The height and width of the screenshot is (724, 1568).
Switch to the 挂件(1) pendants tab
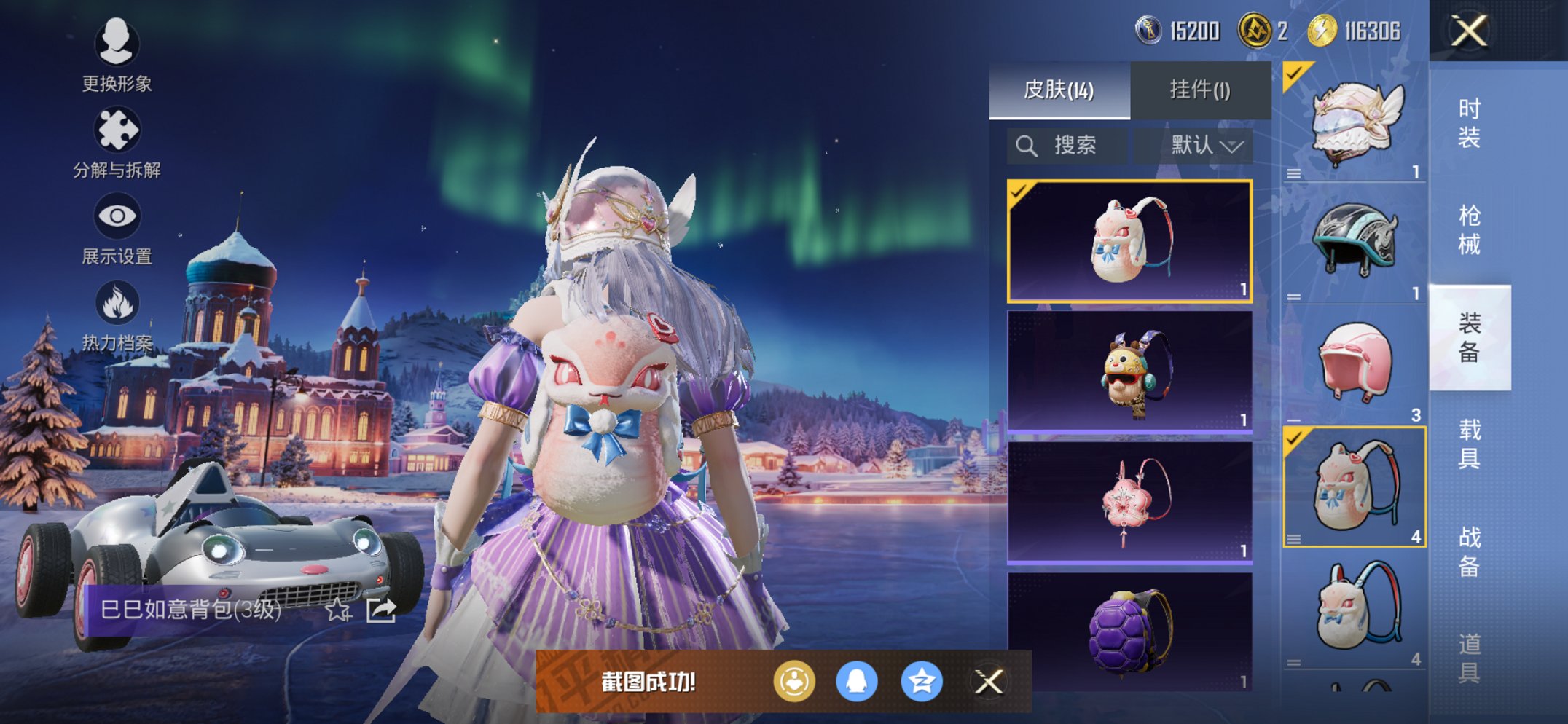click(1200, 90)
